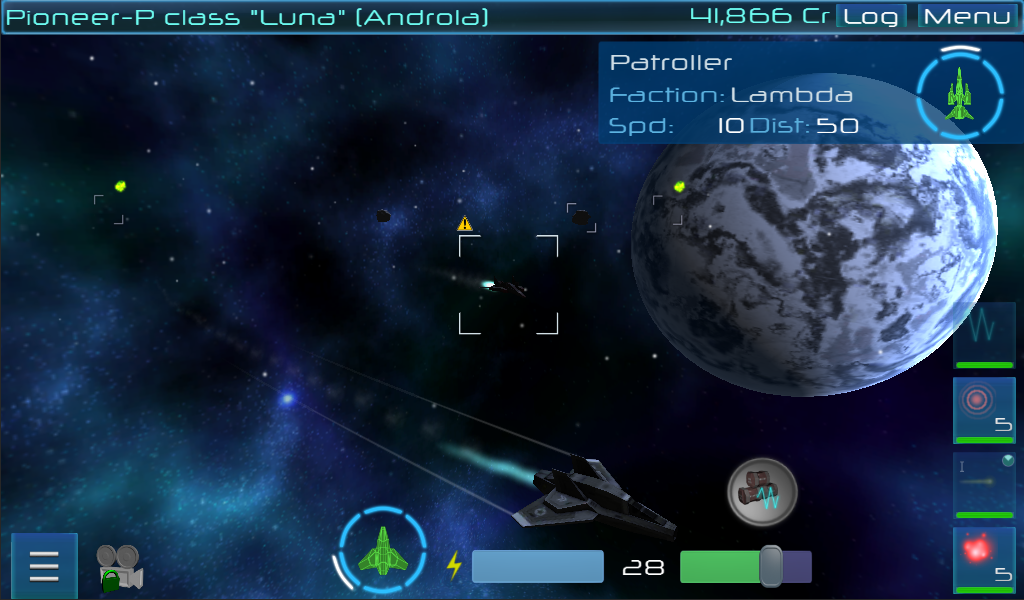
Task: Open the Menu
Action: point(967,17)
